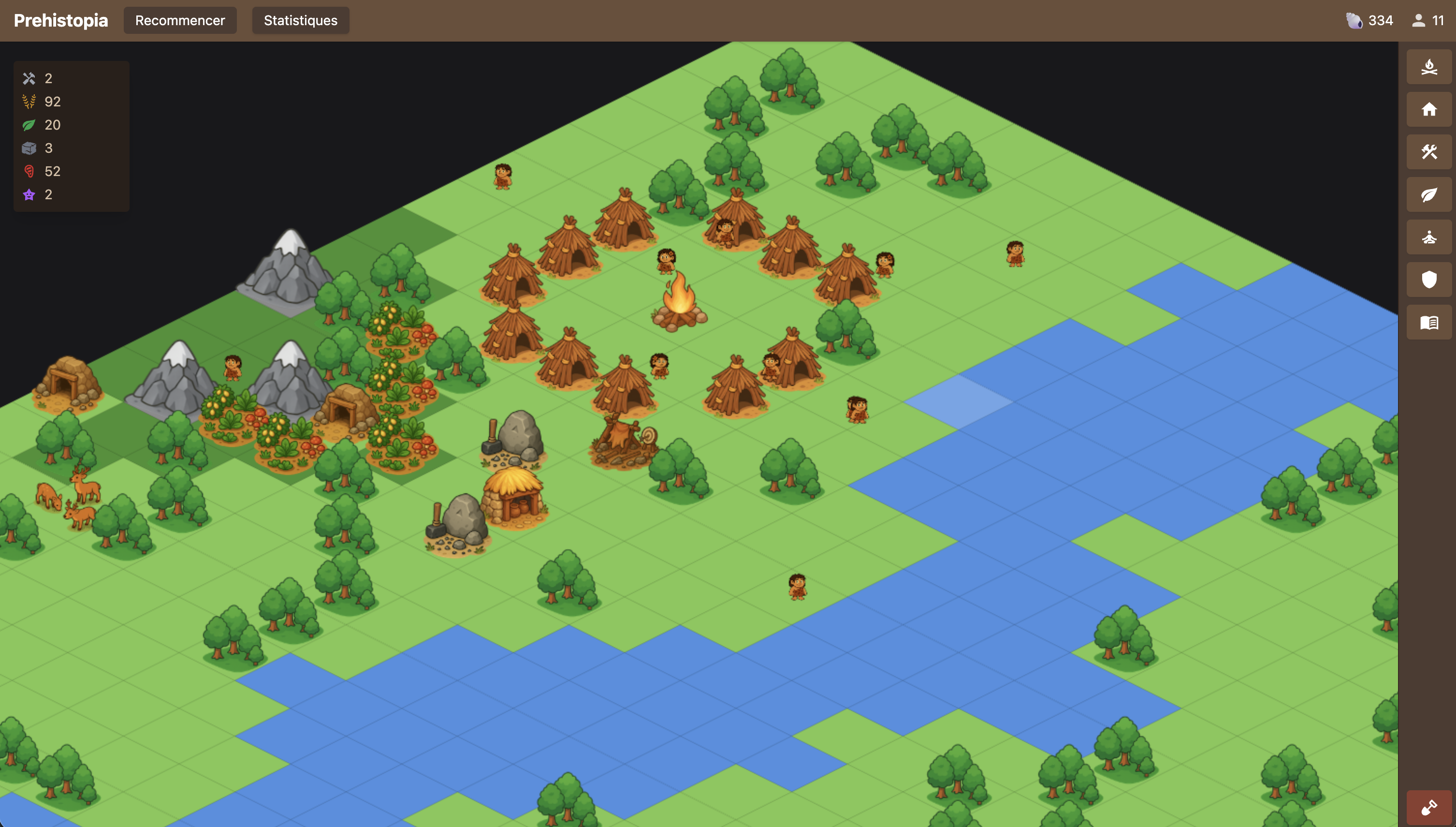The image size is (1456, 827).
Task: Open the Statistiques panel
Action: [x=300, y=20]
